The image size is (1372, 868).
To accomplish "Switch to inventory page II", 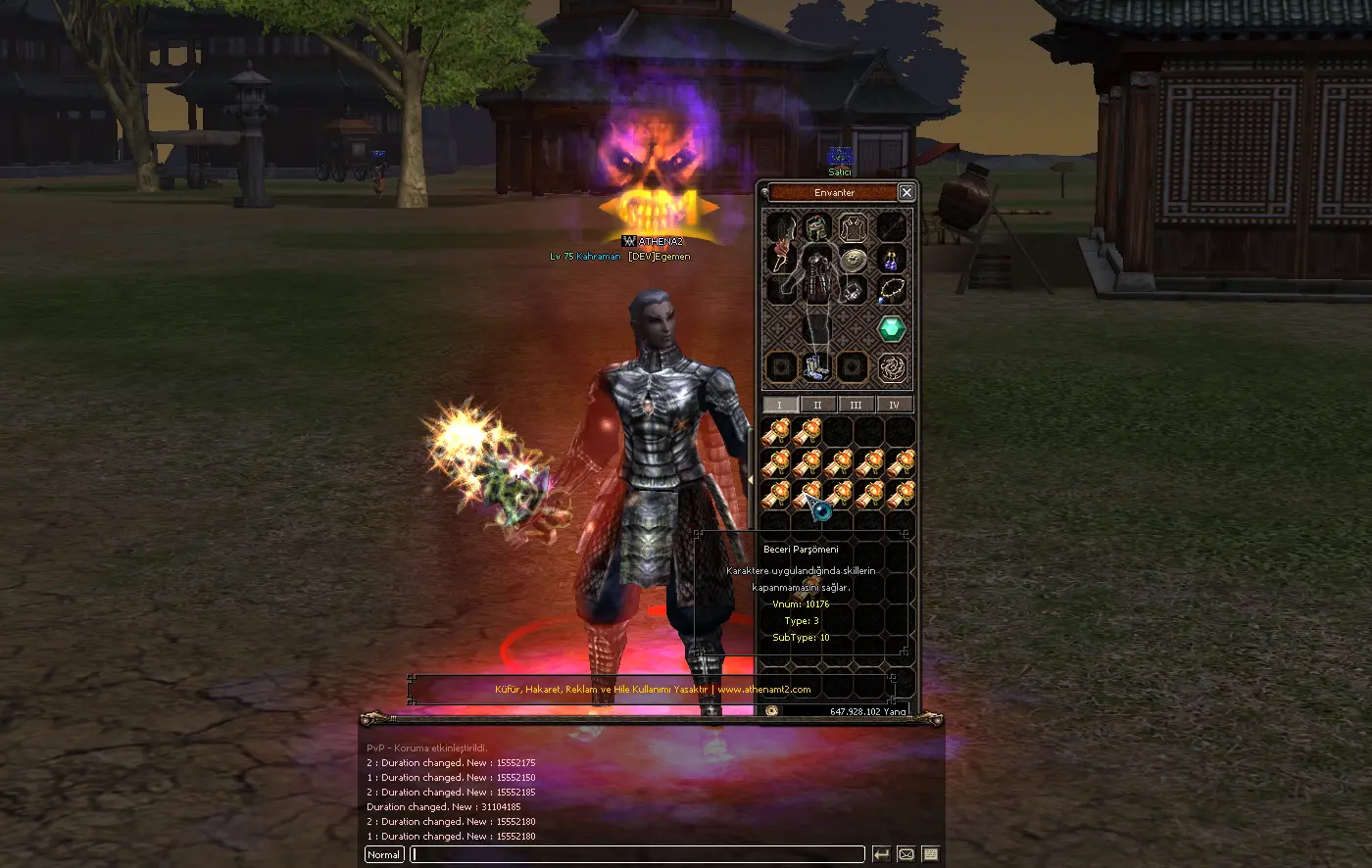I will 817,405.
